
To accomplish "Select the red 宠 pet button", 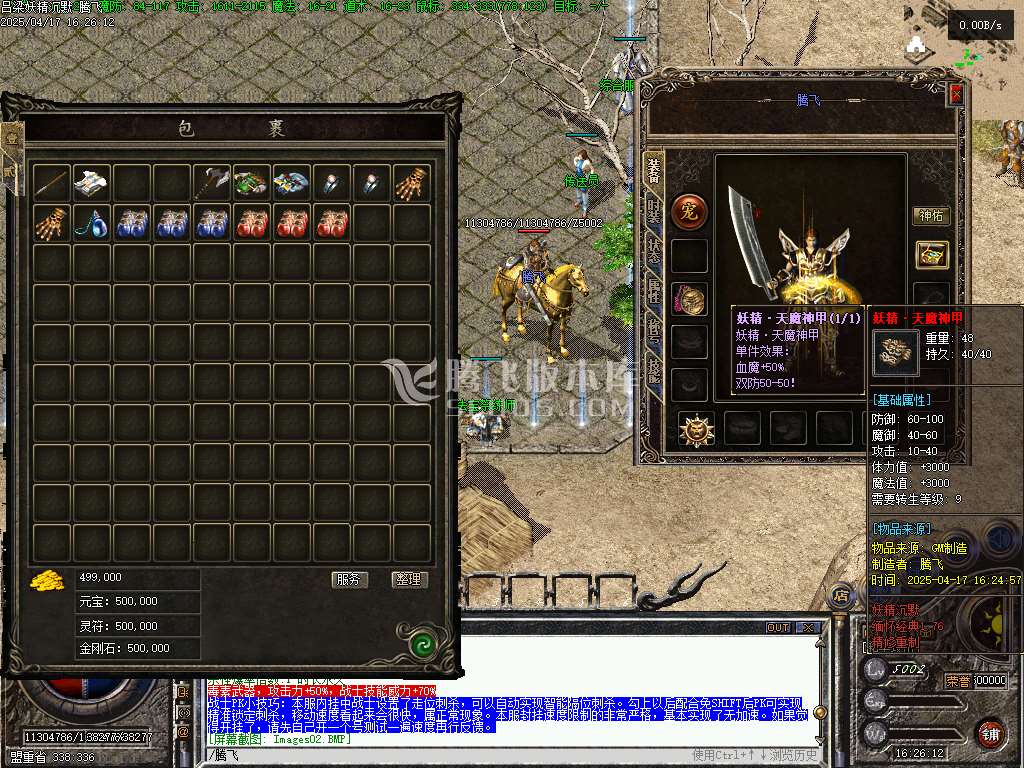I will tap(689, 211).
